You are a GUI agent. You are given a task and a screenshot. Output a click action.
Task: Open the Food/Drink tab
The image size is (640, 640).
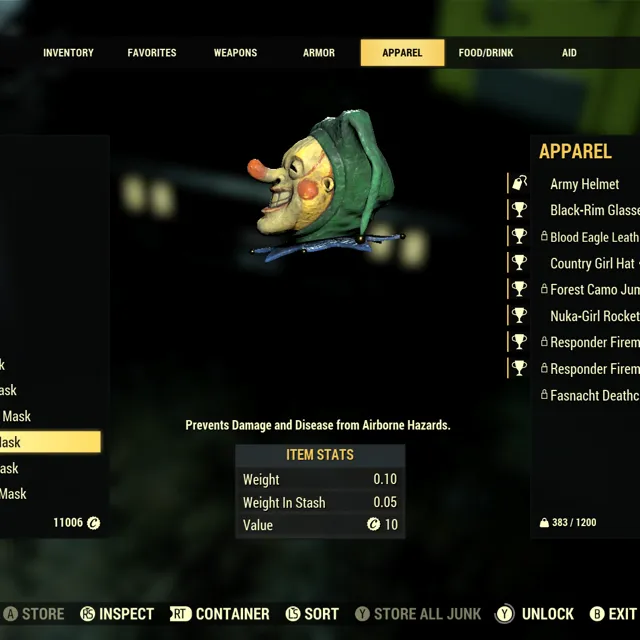tap(485, 53)
